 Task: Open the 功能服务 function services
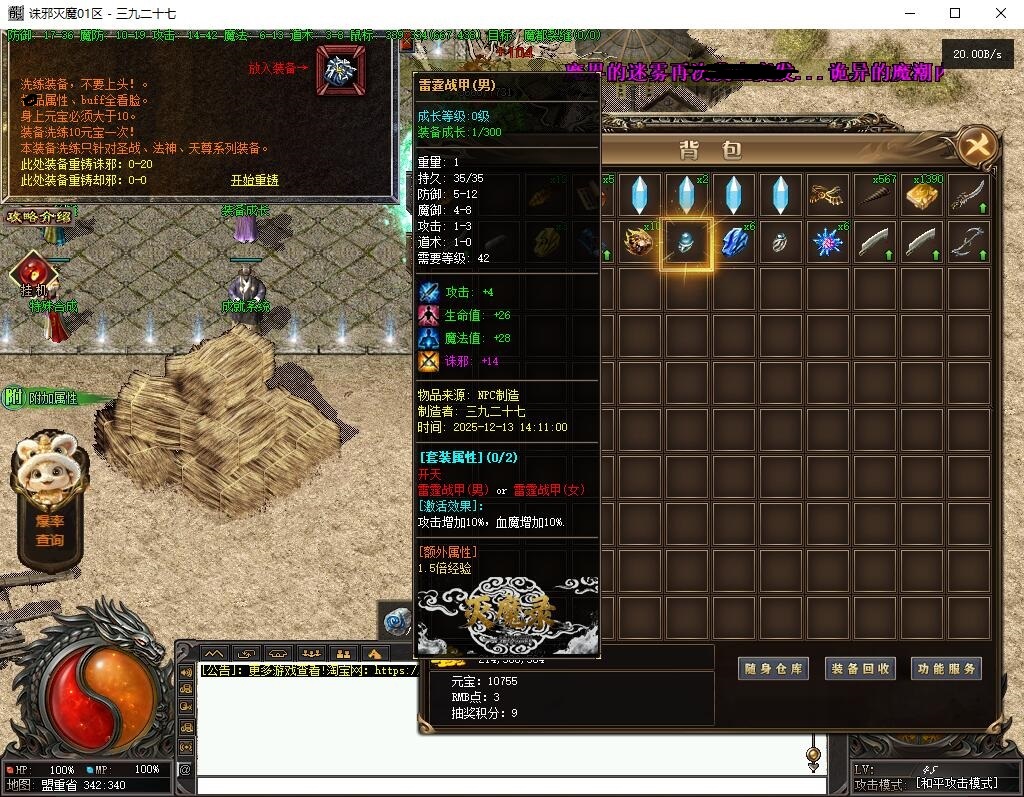pos(946,669)
